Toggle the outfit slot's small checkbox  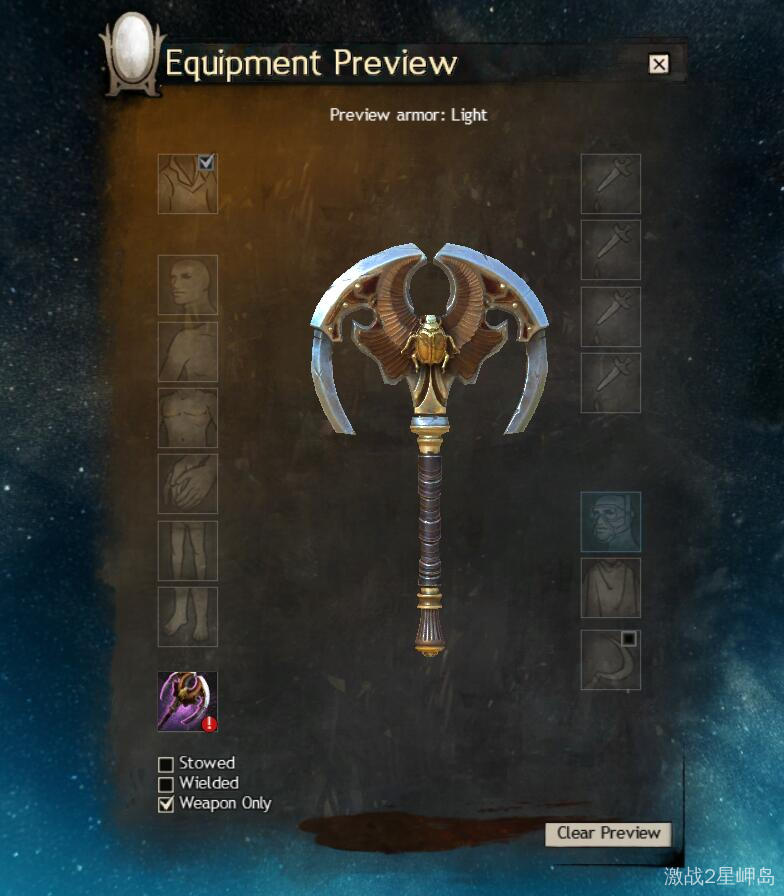click(x=207, y=162)
